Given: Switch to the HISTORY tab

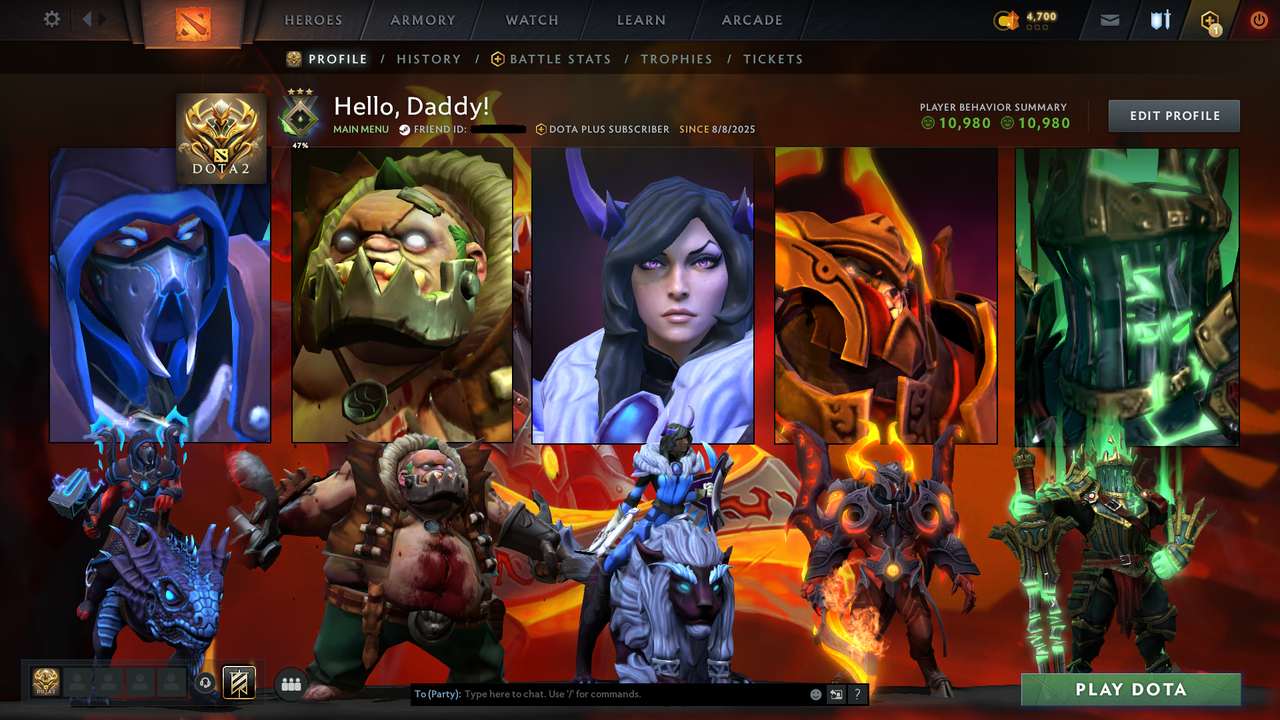Looking at the screenshot, I should coord(428,59).
